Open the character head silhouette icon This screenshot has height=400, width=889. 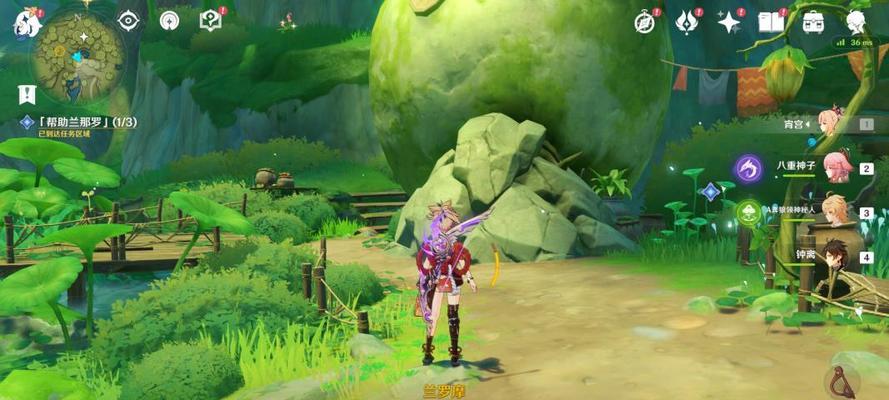click(x=856, y=21)
